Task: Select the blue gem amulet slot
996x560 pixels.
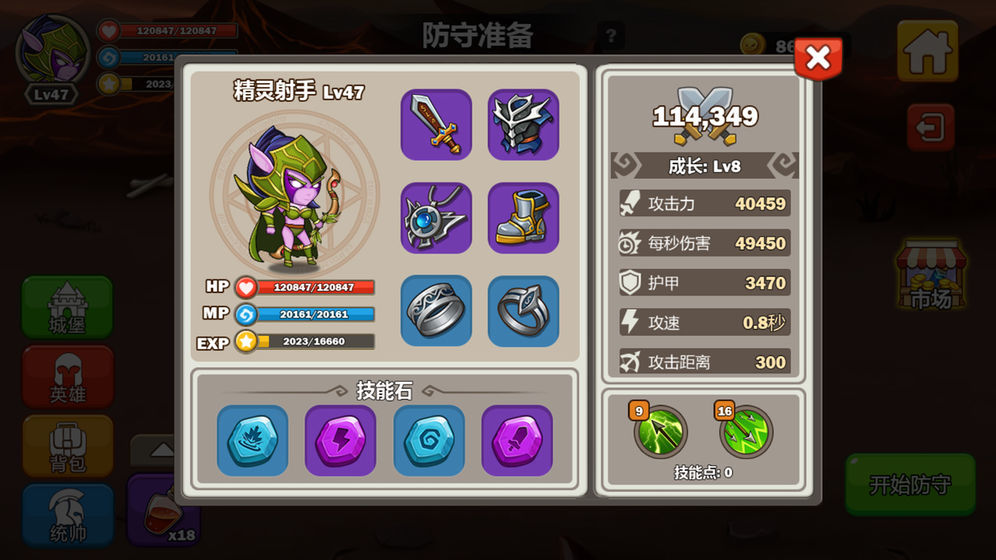Action: click(436, 218)
